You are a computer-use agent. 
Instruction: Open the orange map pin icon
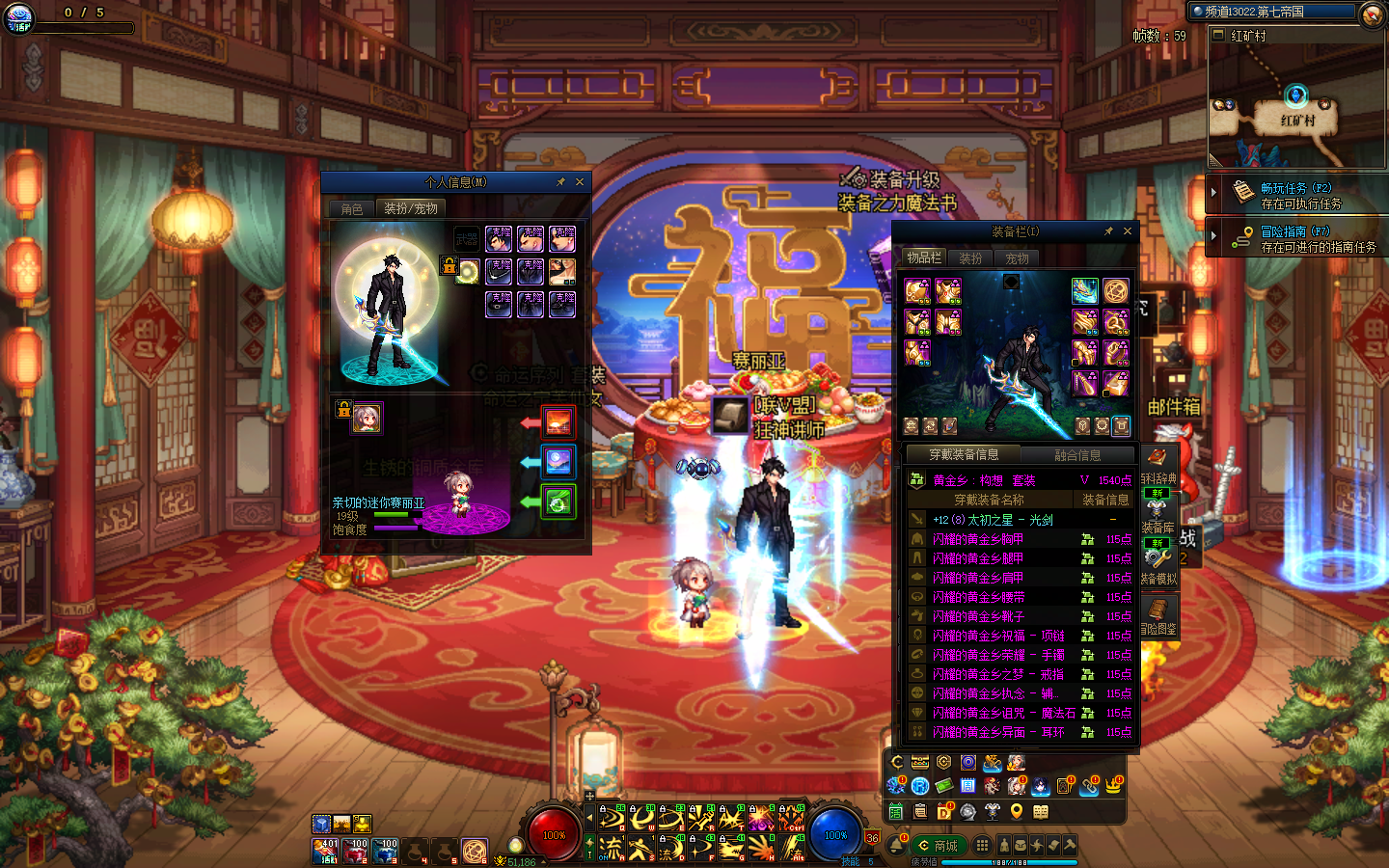[1017, 812]
